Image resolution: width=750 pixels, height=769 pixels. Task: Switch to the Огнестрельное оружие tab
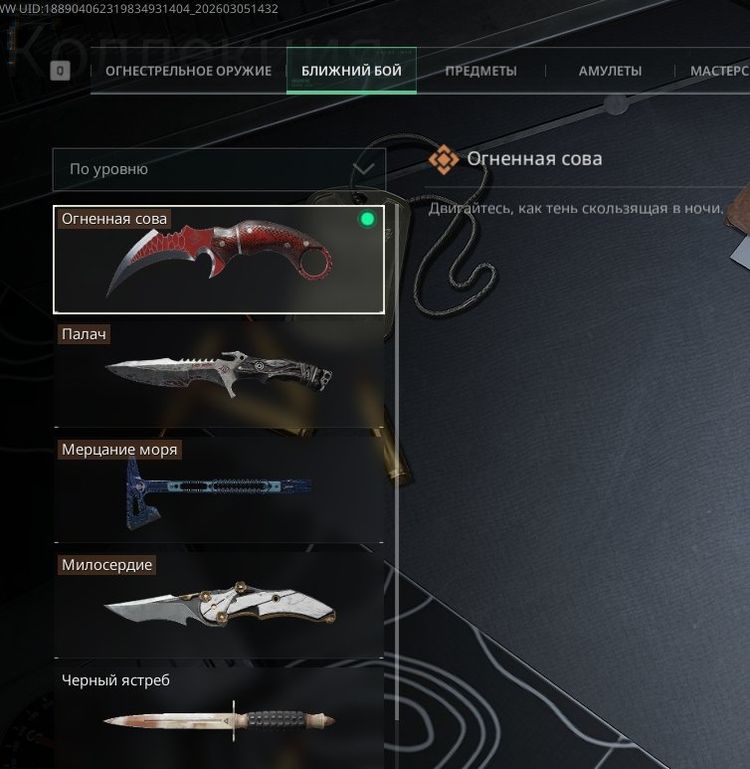188,71
